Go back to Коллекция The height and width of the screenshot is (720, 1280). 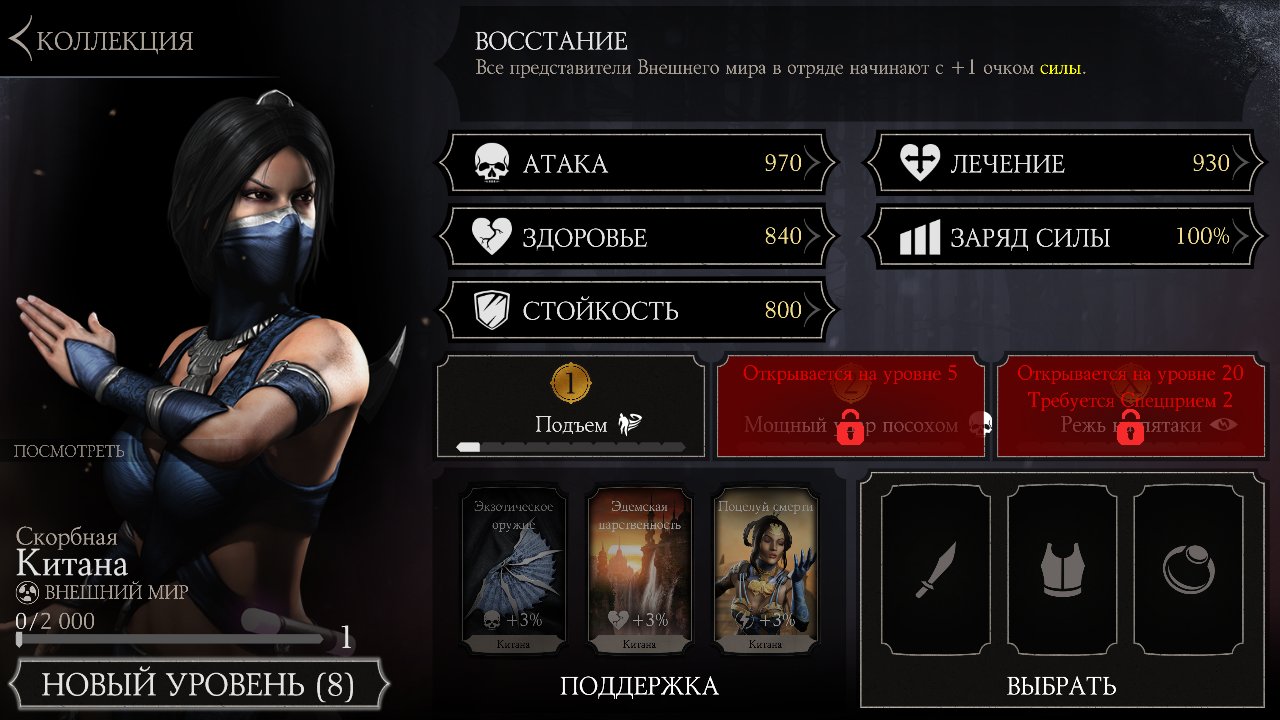pos(102,40)
